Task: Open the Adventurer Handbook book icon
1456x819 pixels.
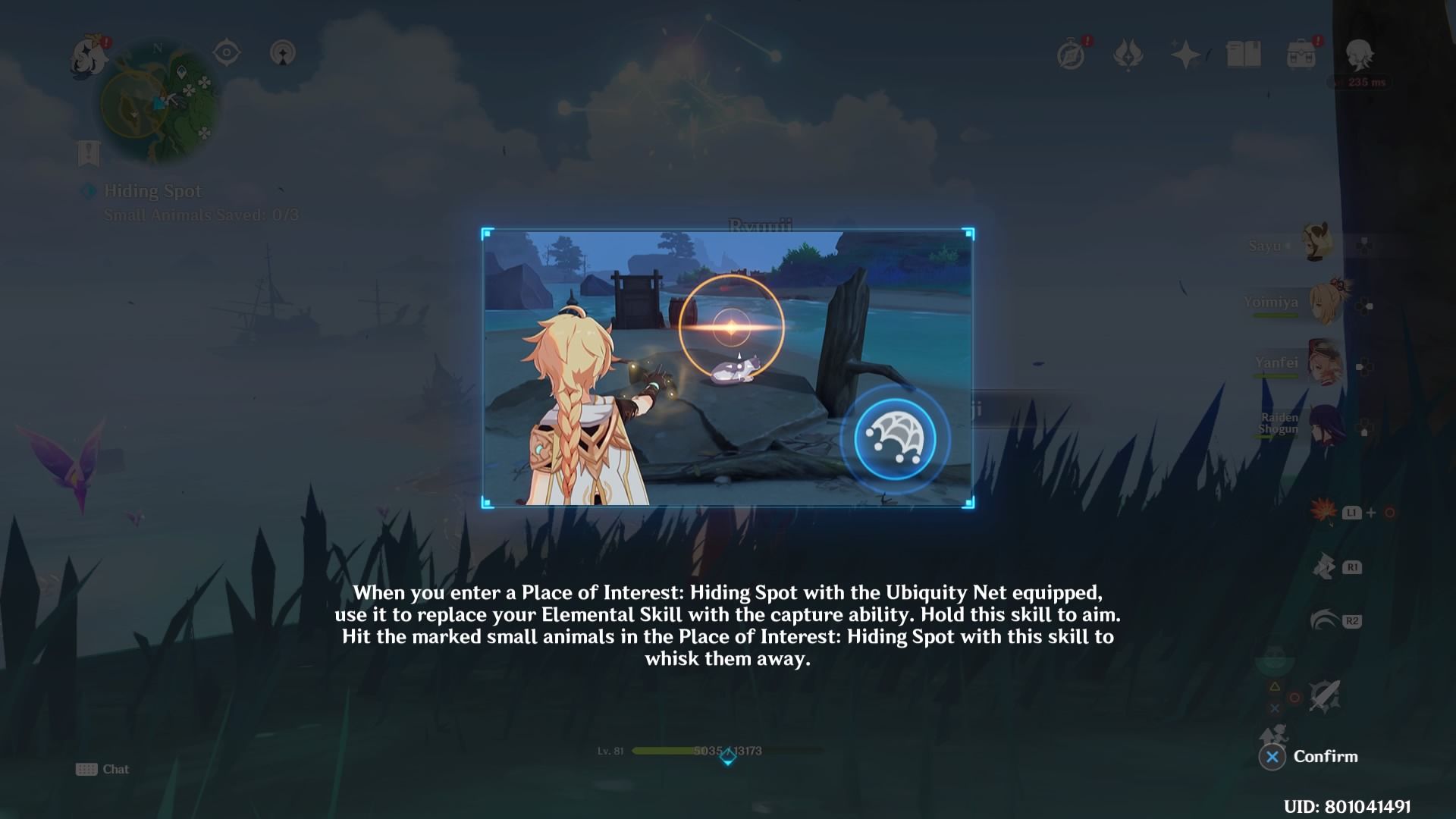Action: coord(1243,54)
